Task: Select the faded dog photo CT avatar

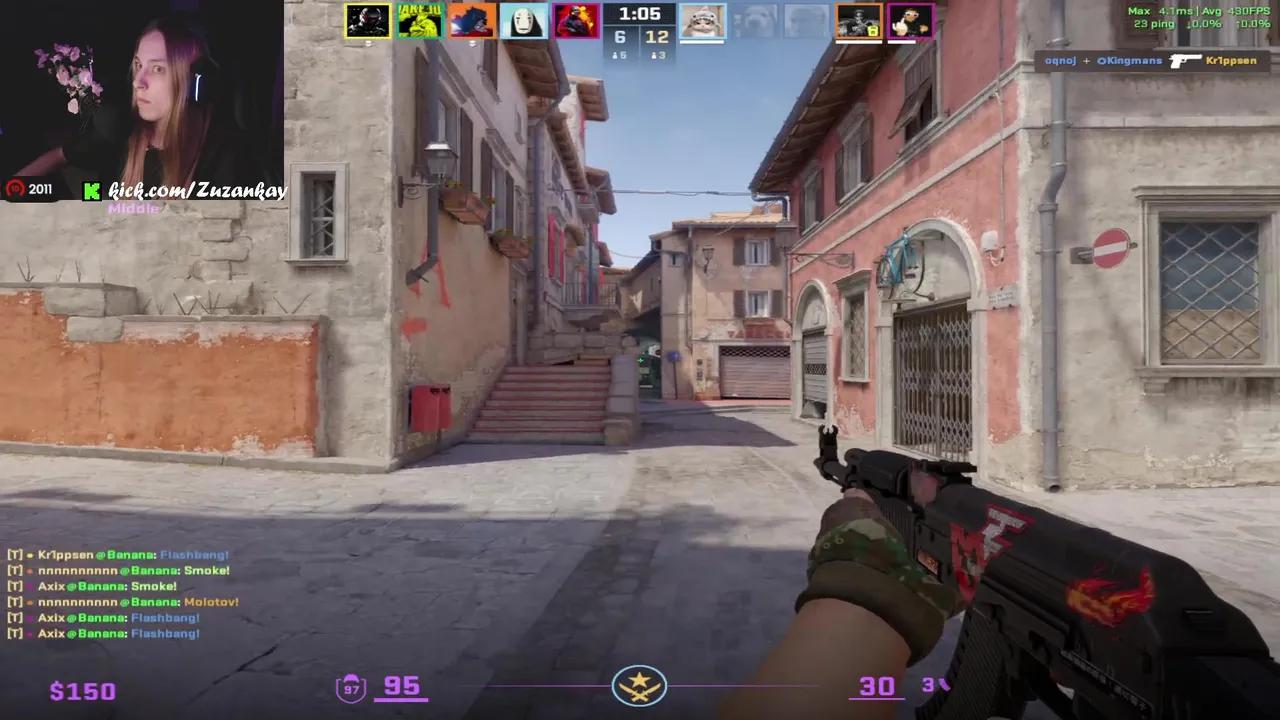Action: pyautogui.click(x=755, y=20)
